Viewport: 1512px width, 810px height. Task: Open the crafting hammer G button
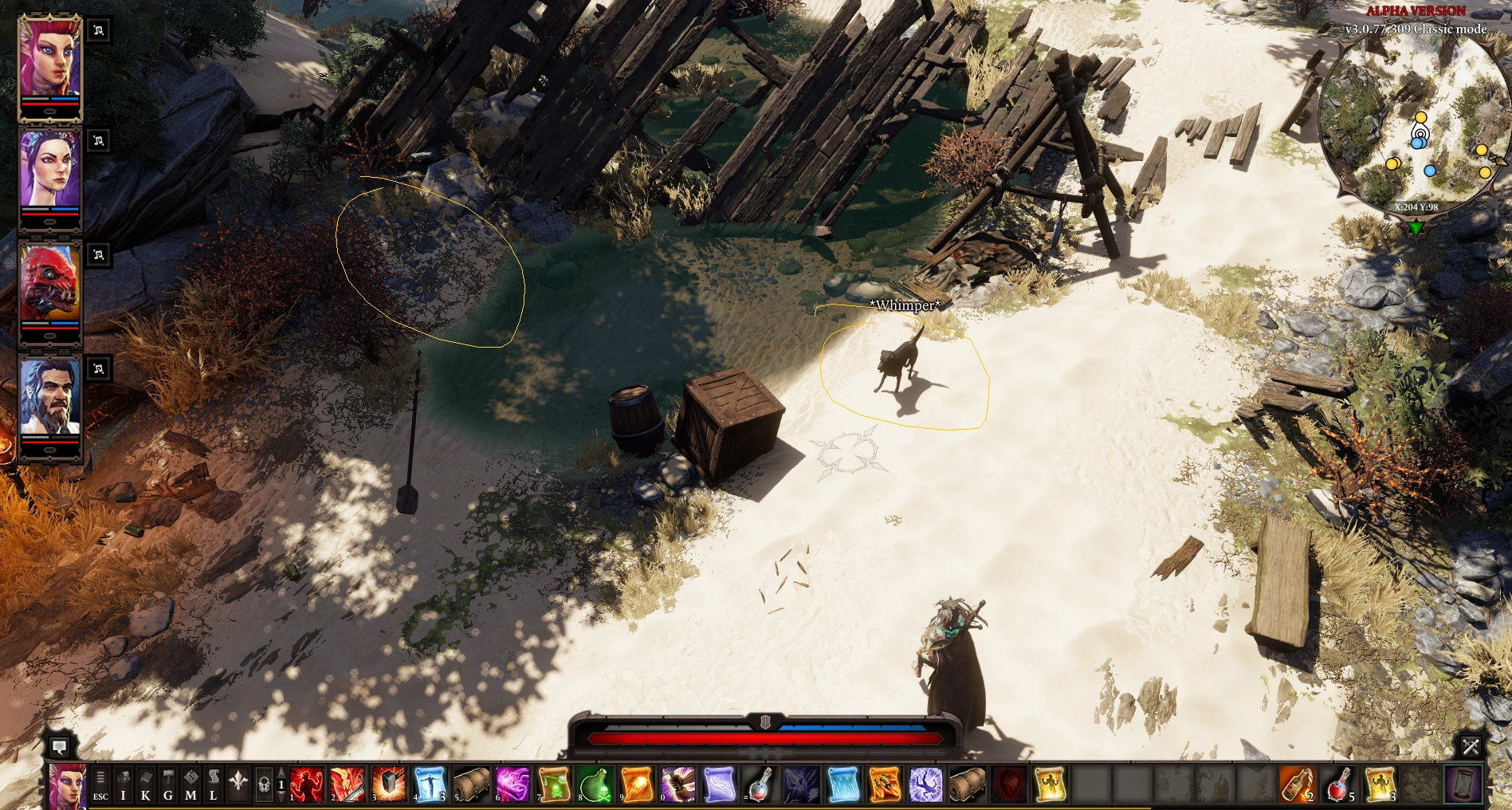click(x=168, y=784)
